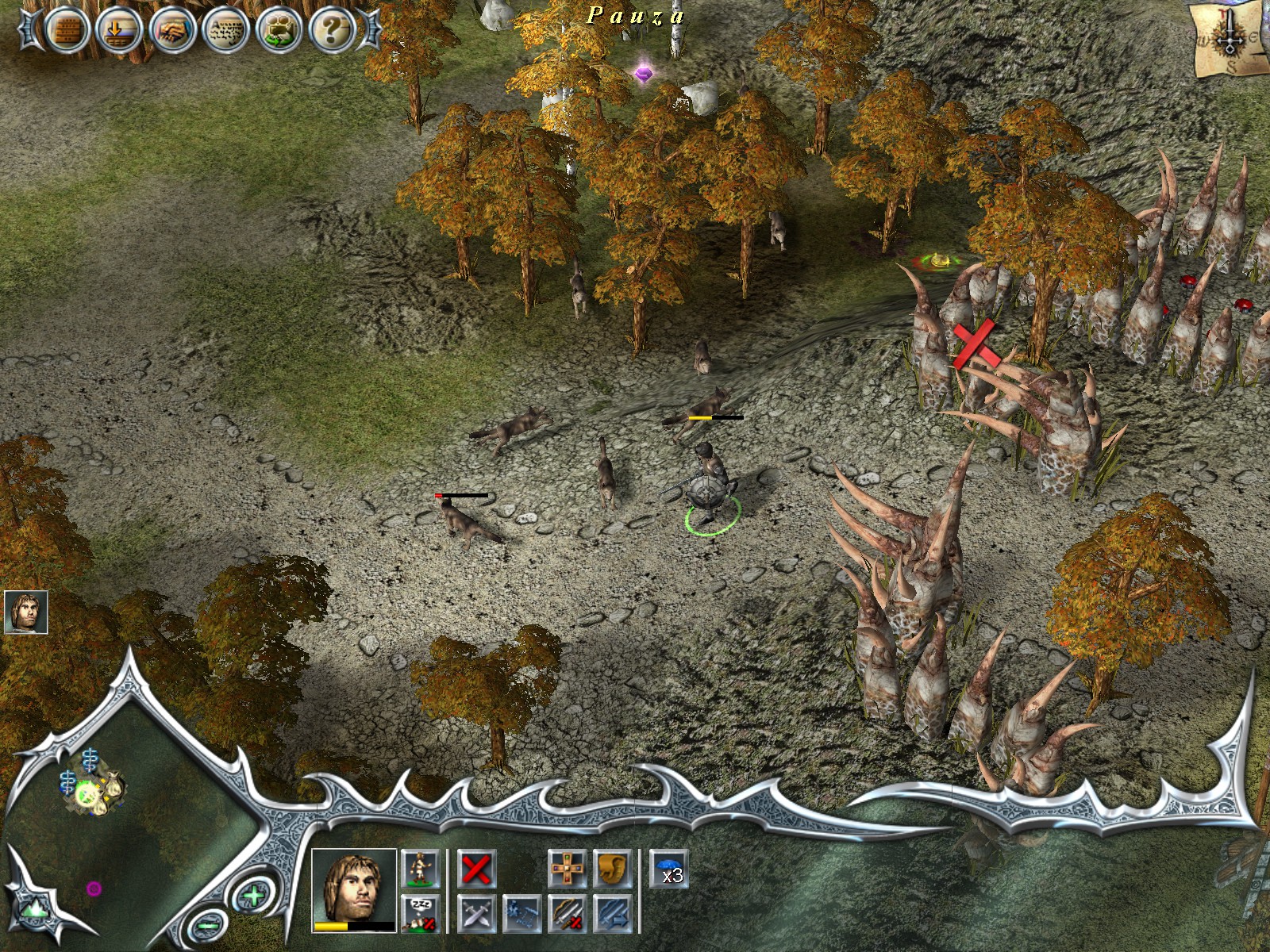This screenshot has width=1270, height=952.
Task: Select the hero portrait thumbnail on left edge
Action: pyautogui.click(x=25, y=612)
